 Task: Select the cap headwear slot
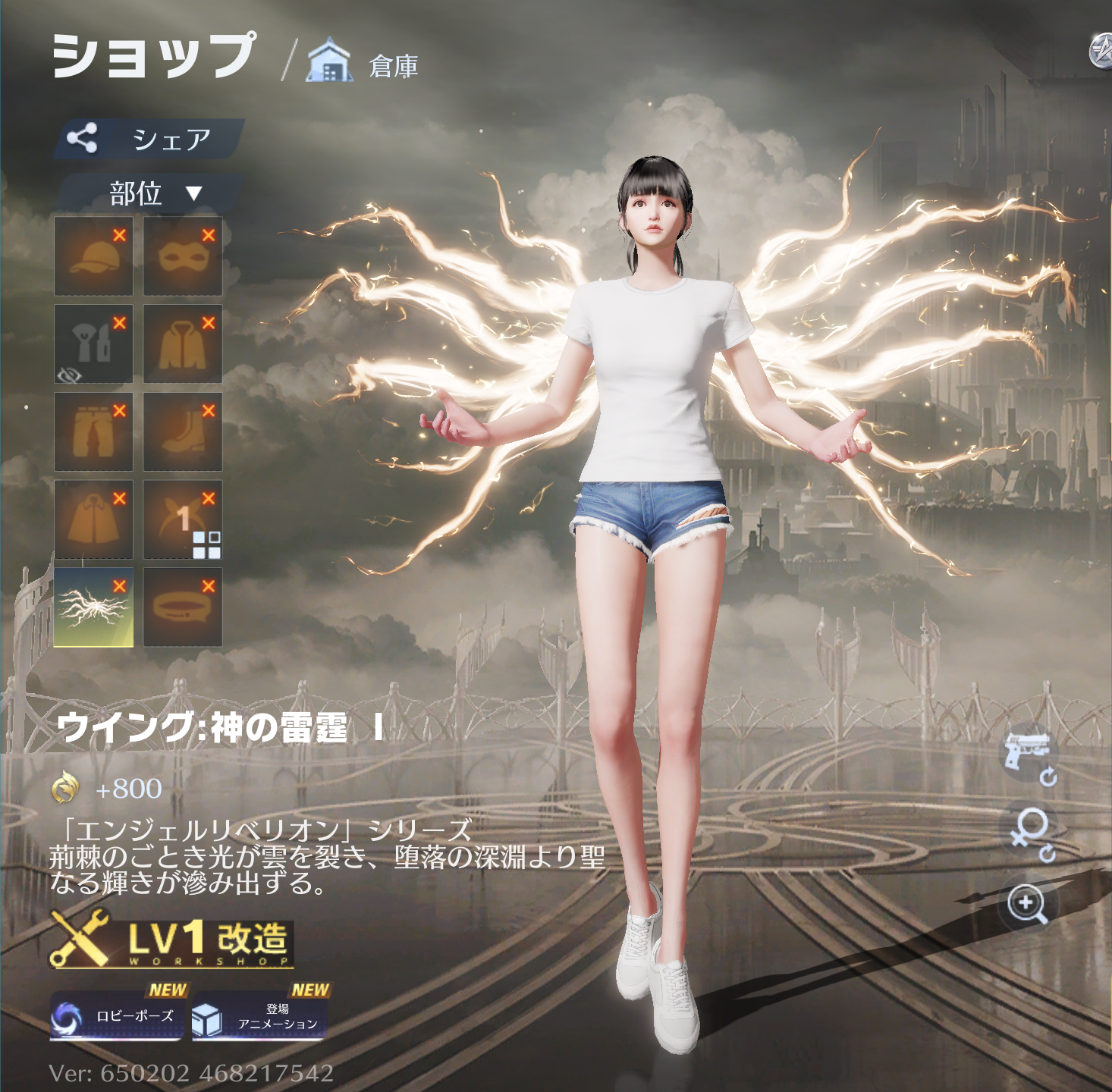[93, 256]
